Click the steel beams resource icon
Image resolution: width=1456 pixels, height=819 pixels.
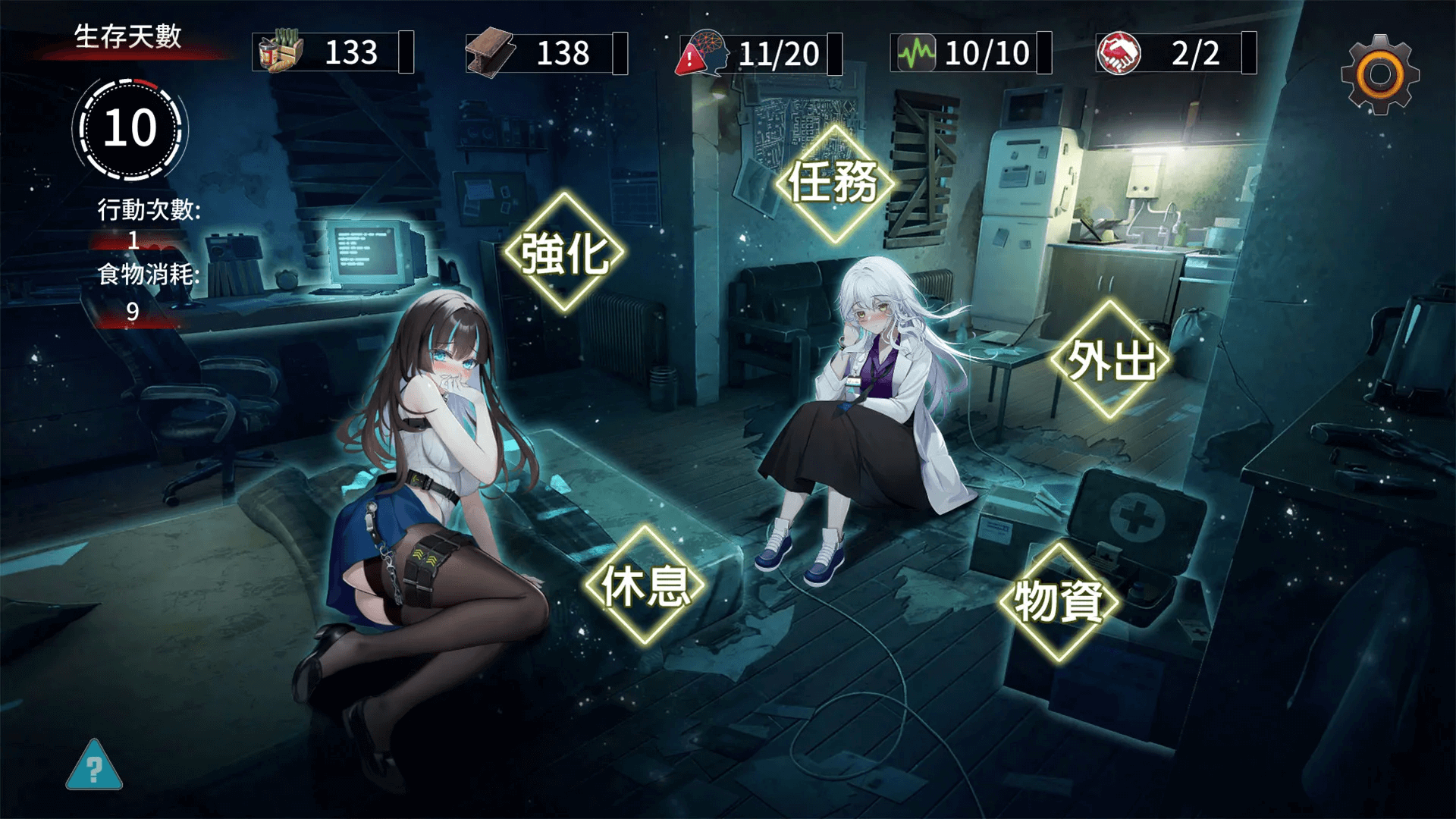coord(491,51)
